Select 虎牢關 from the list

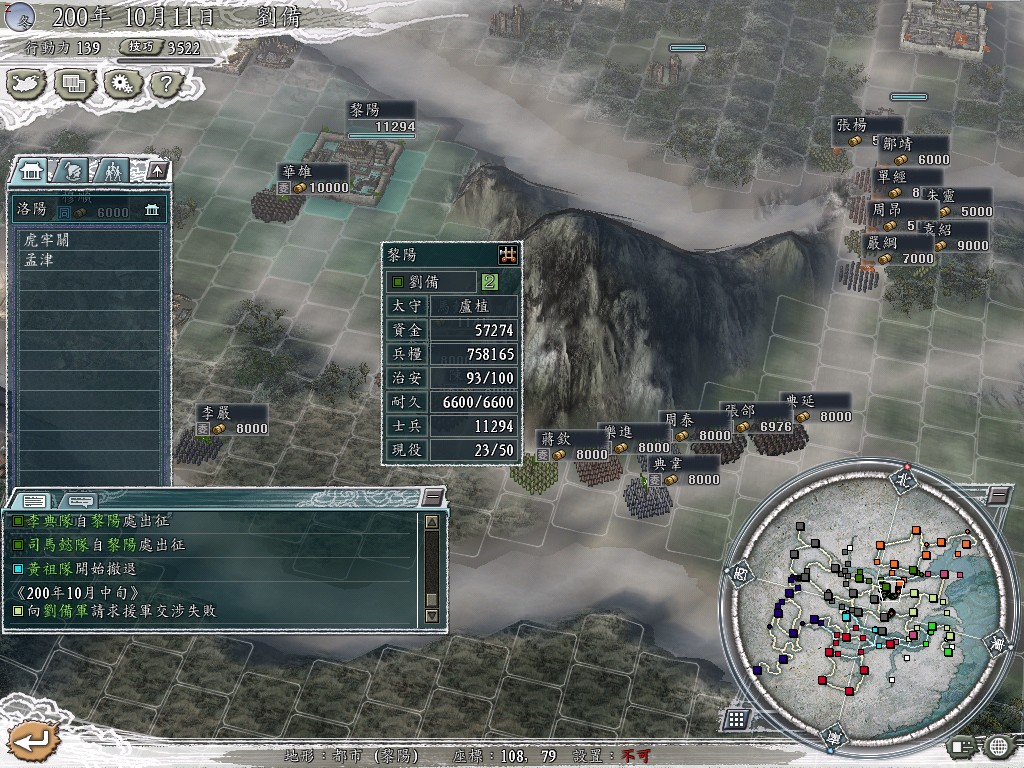point(47,240)
